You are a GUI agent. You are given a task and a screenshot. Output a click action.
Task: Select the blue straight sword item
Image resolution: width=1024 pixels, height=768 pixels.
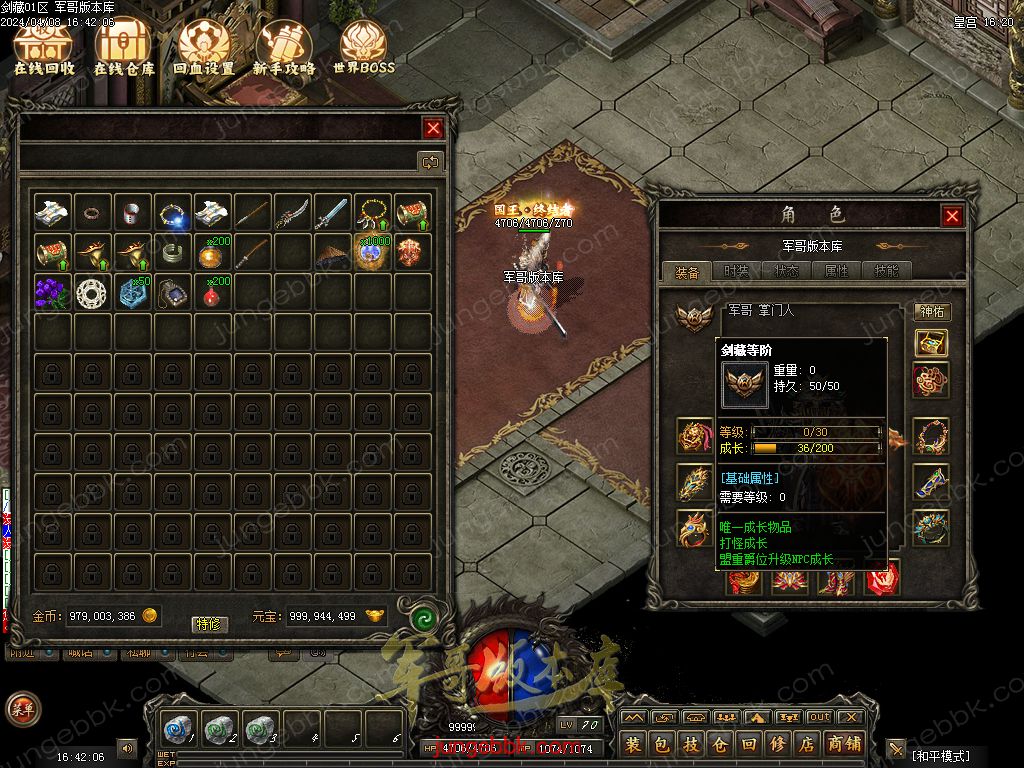(x=332, y=212)
